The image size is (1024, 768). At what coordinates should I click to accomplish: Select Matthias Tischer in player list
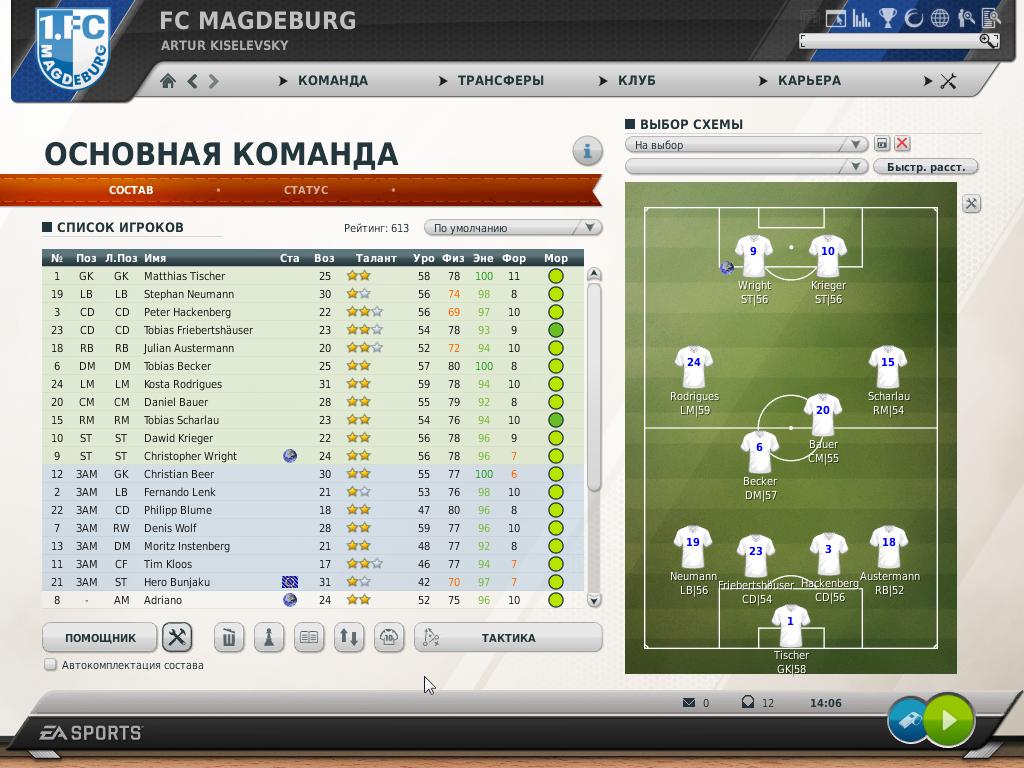(184, 276)
